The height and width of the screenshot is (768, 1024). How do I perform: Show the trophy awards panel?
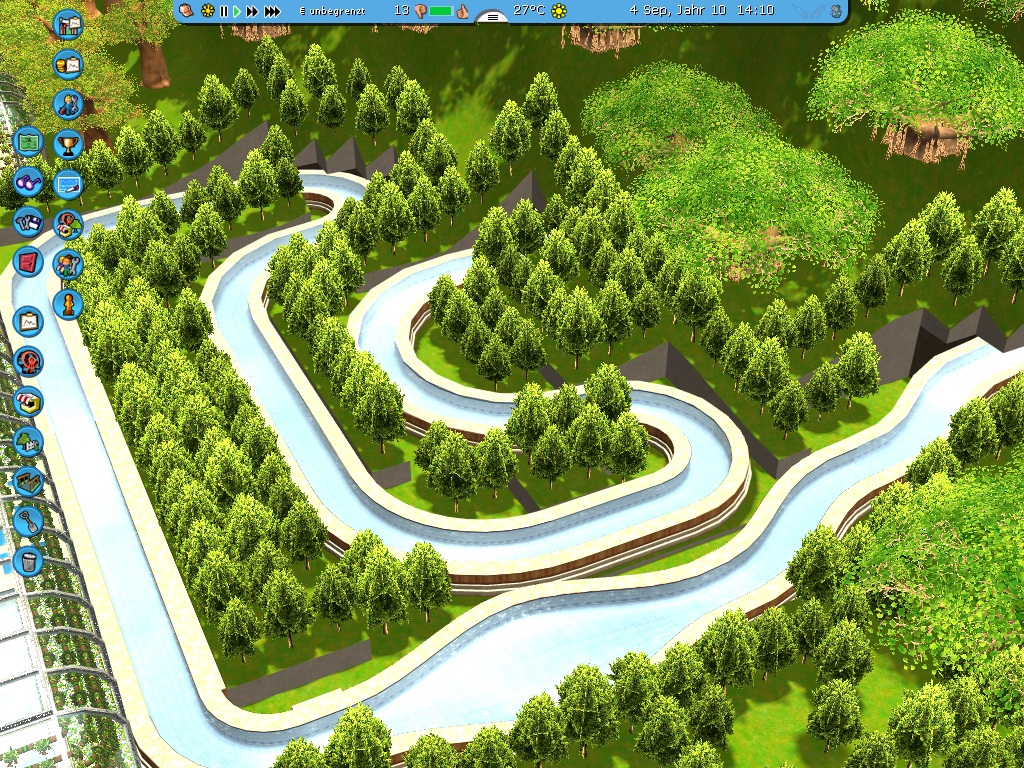click(x=67, y=145)
